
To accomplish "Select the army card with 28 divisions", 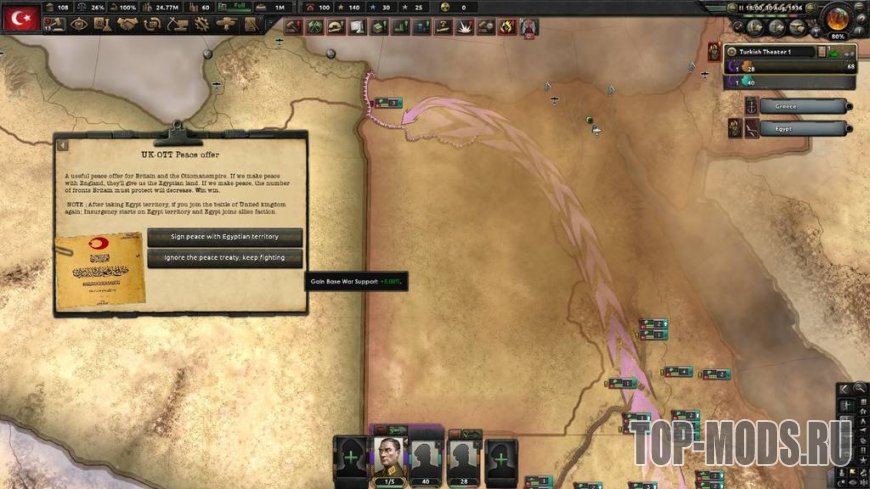I will 462,458.
